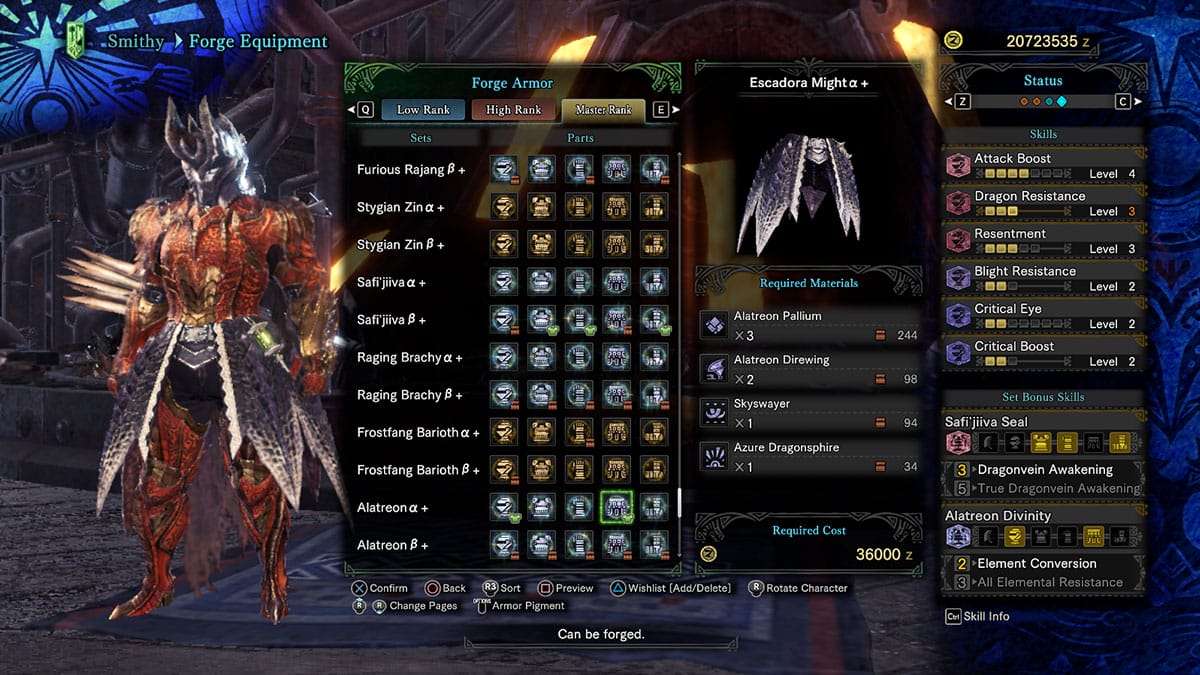The image size is (1200, 675).
Task: Select the Dragon Resistance skill
Action: (x=1043, y=203)
